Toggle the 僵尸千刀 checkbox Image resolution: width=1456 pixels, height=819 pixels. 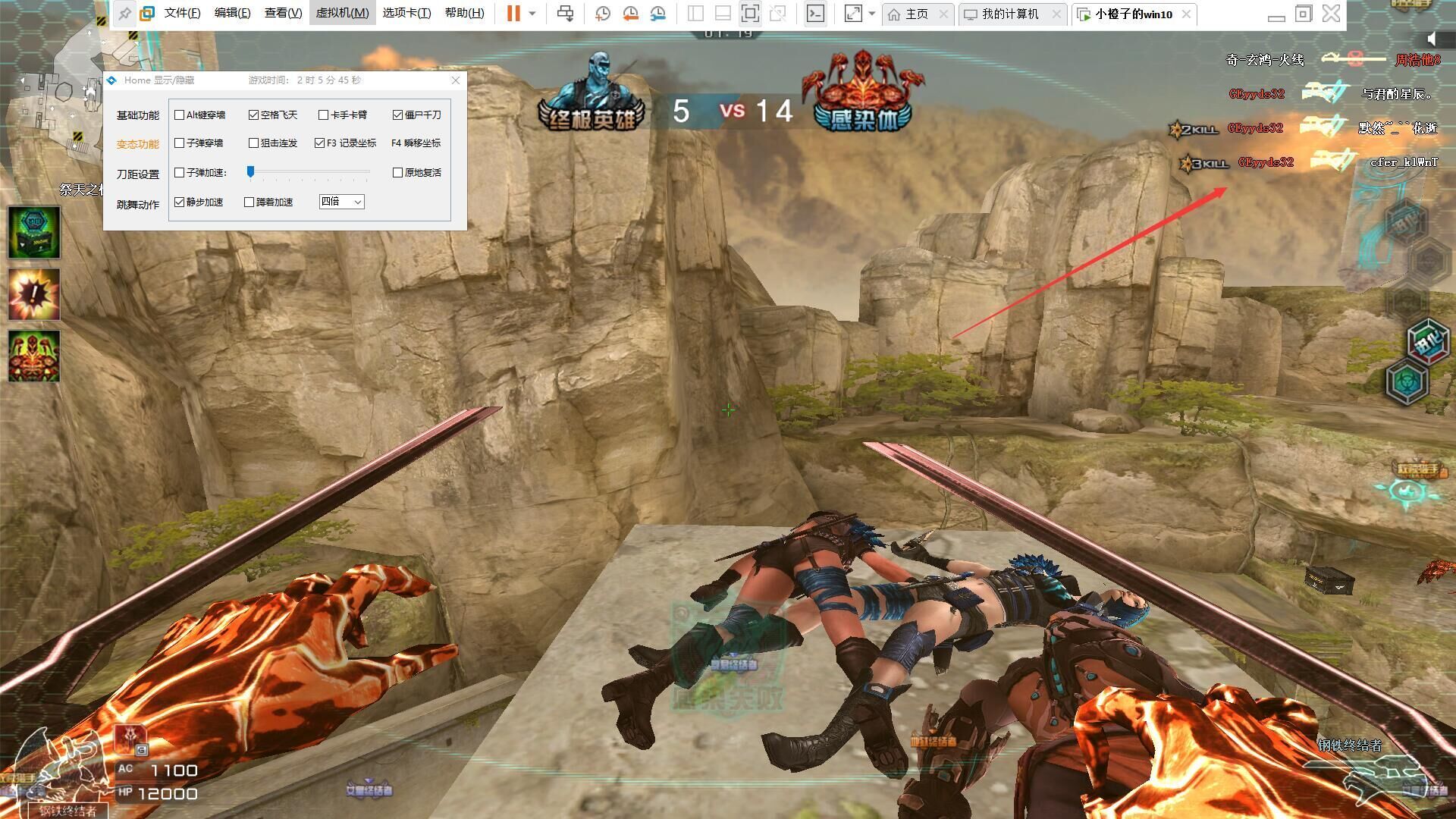[397, 115]
